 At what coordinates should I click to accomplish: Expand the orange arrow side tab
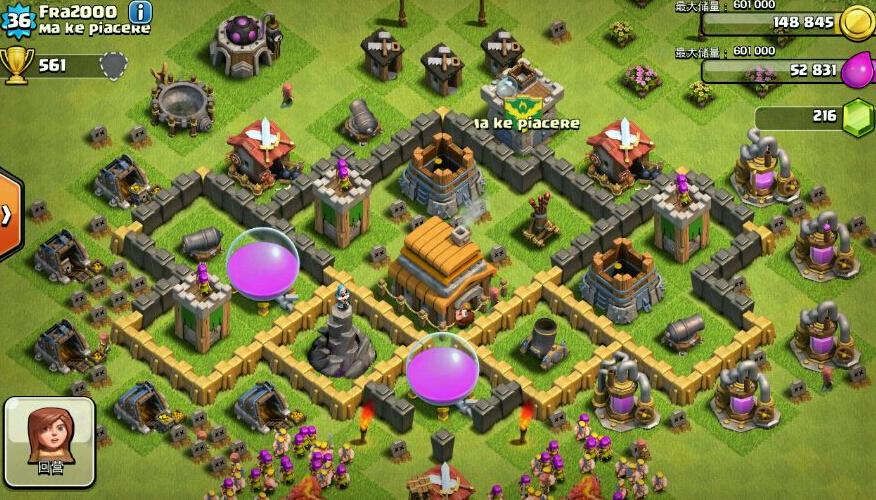pyautogui.click(x=8, y=215)
